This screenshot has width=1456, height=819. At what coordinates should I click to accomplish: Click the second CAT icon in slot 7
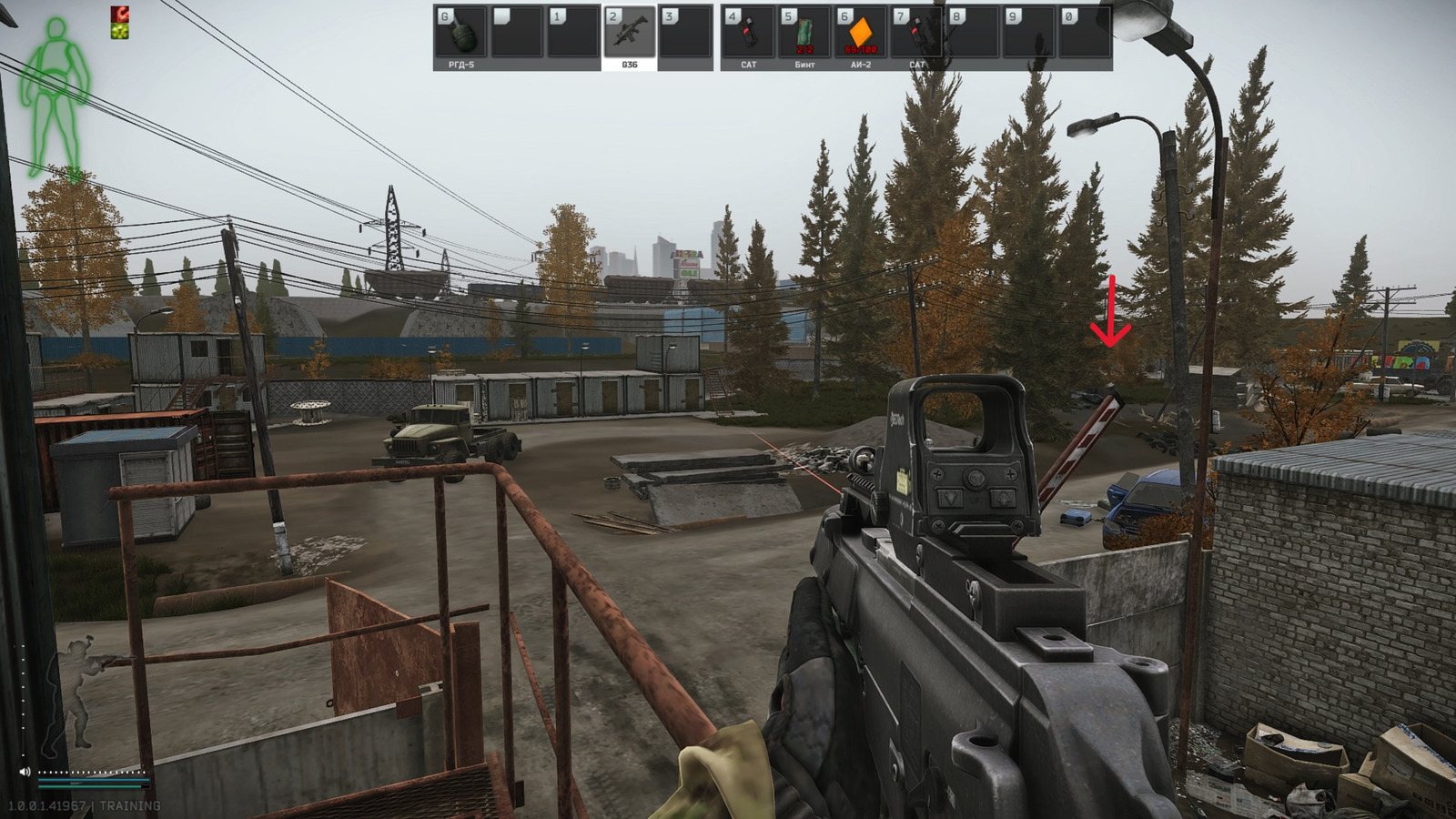(x=919, y=35)
